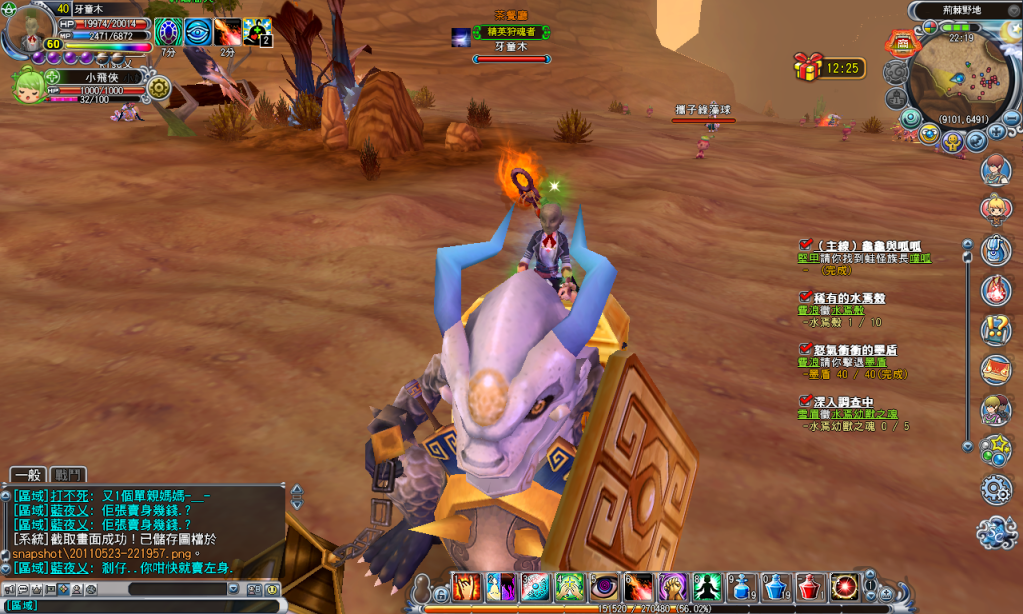Screen dimensions: 1023x614
Task: Toggle the 稀有的水鳶敎 quest checkbox
Action: [x=805, y=297]
